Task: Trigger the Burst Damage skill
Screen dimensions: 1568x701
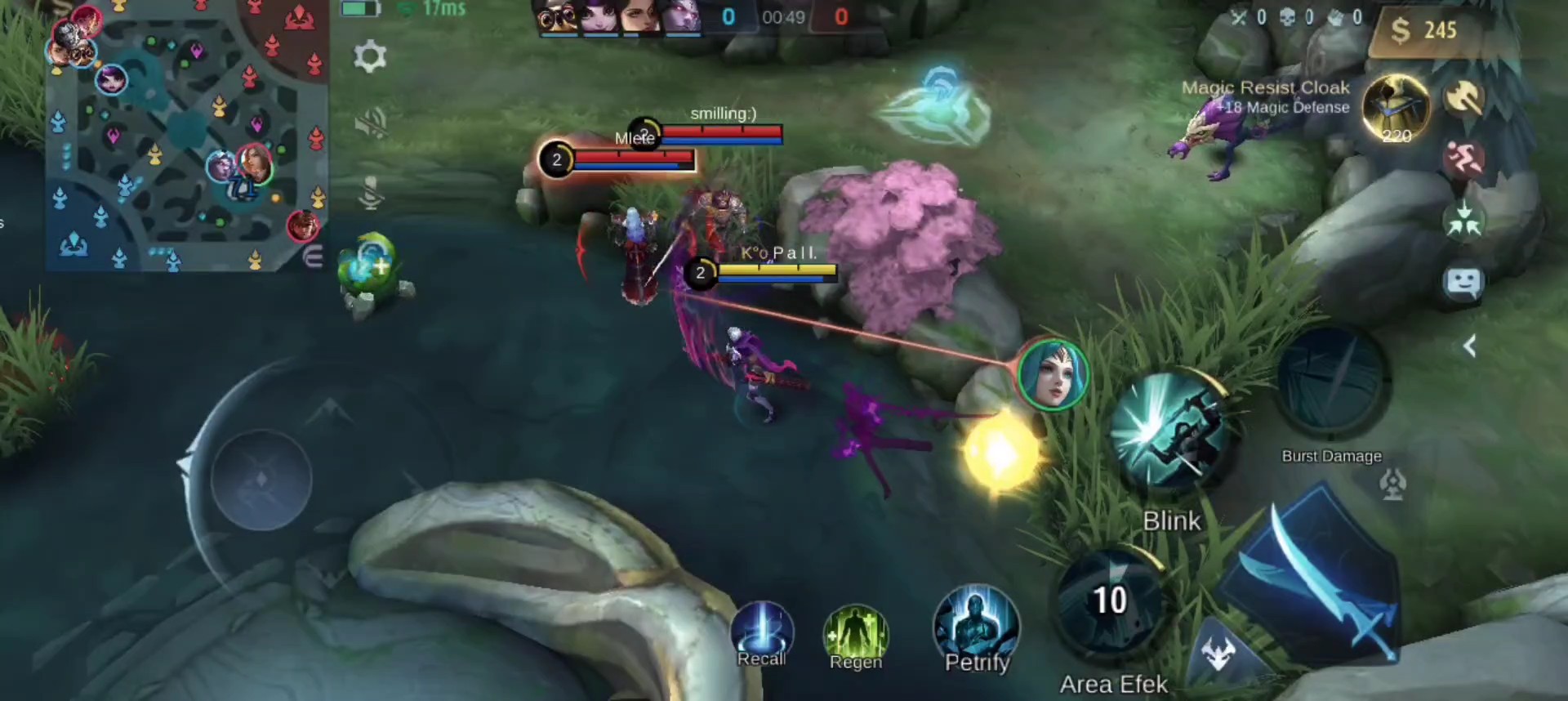Action: [1331, 384]
